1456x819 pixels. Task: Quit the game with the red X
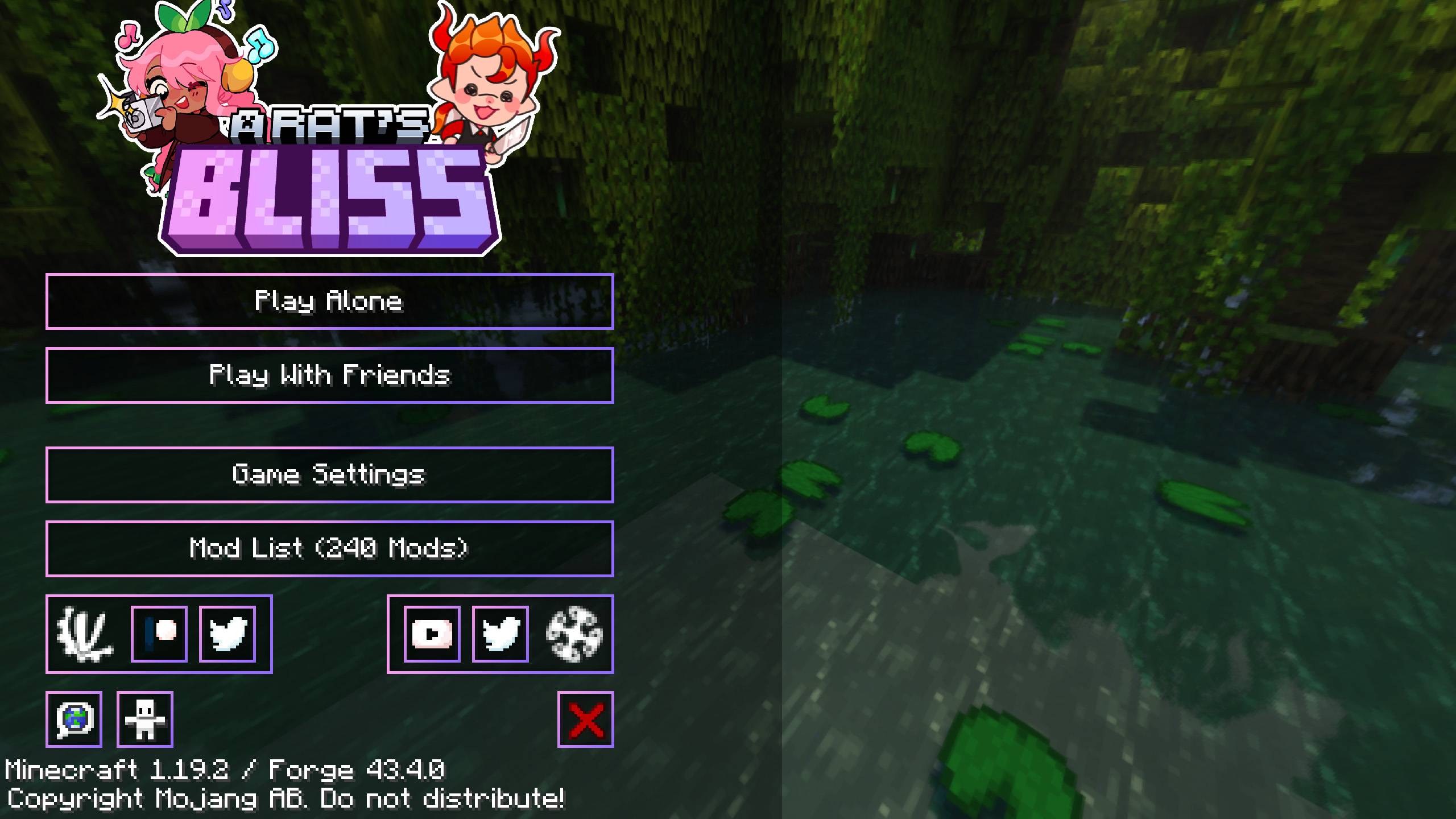tap(586, 718)
